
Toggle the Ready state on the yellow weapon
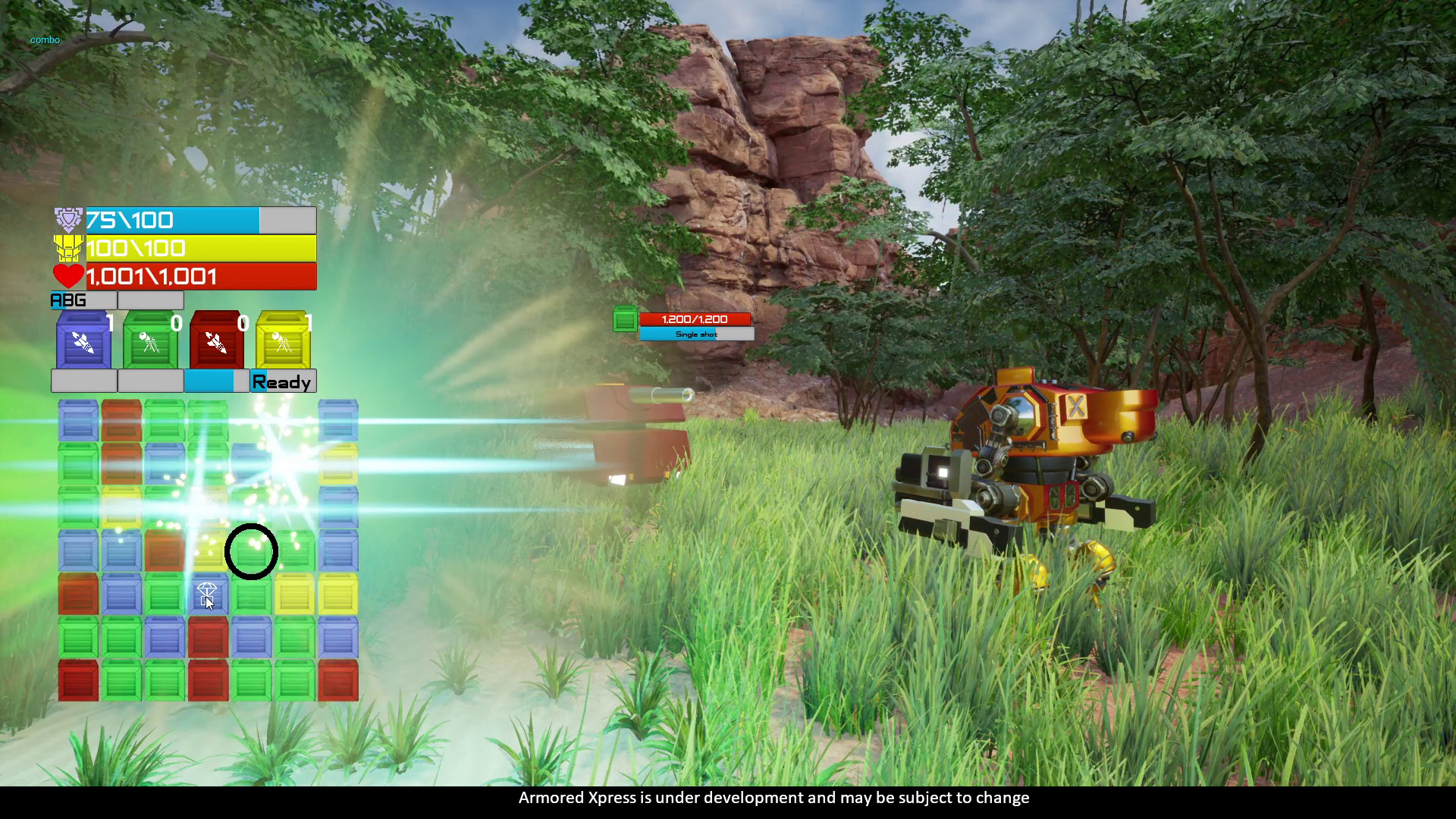coord(283,381)
